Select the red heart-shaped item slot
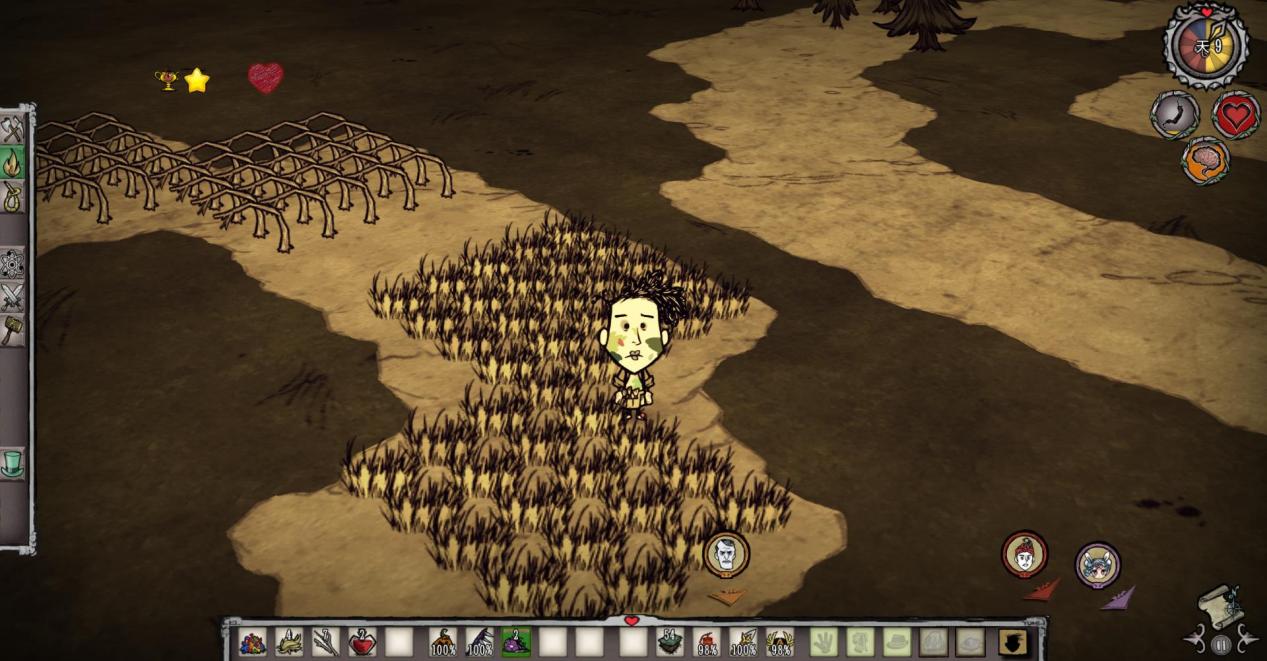The width and height of the screenshot is (1267, 661). click(362, 641)
